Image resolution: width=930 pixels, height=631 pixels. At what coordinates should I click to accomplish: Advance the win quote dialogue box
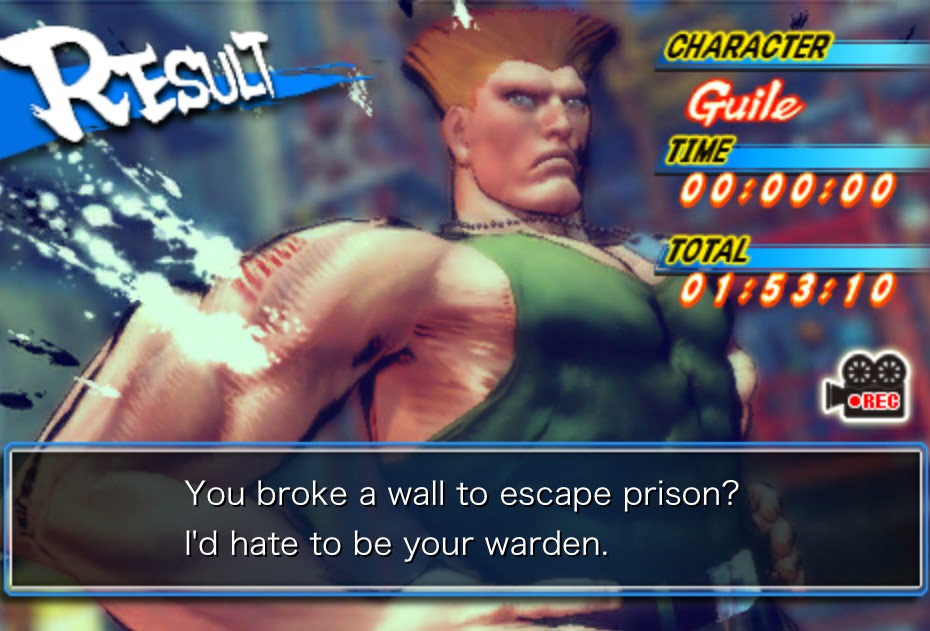click(x=465, y=521)
